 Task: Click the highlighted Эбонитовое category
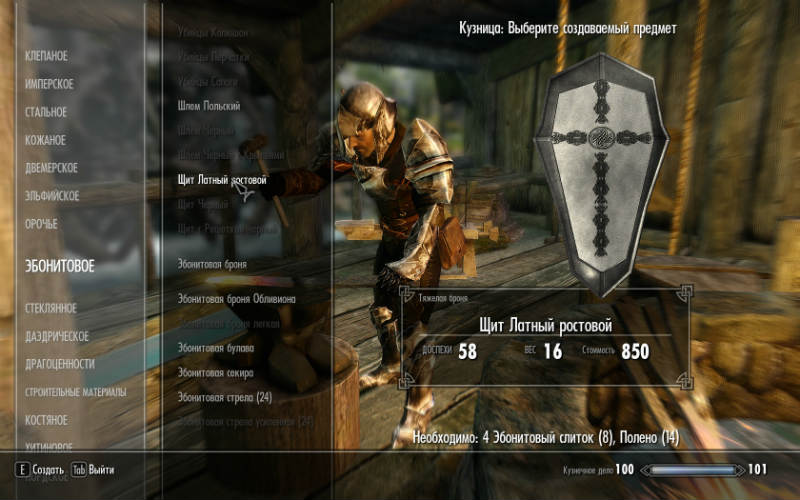[60, 266]
